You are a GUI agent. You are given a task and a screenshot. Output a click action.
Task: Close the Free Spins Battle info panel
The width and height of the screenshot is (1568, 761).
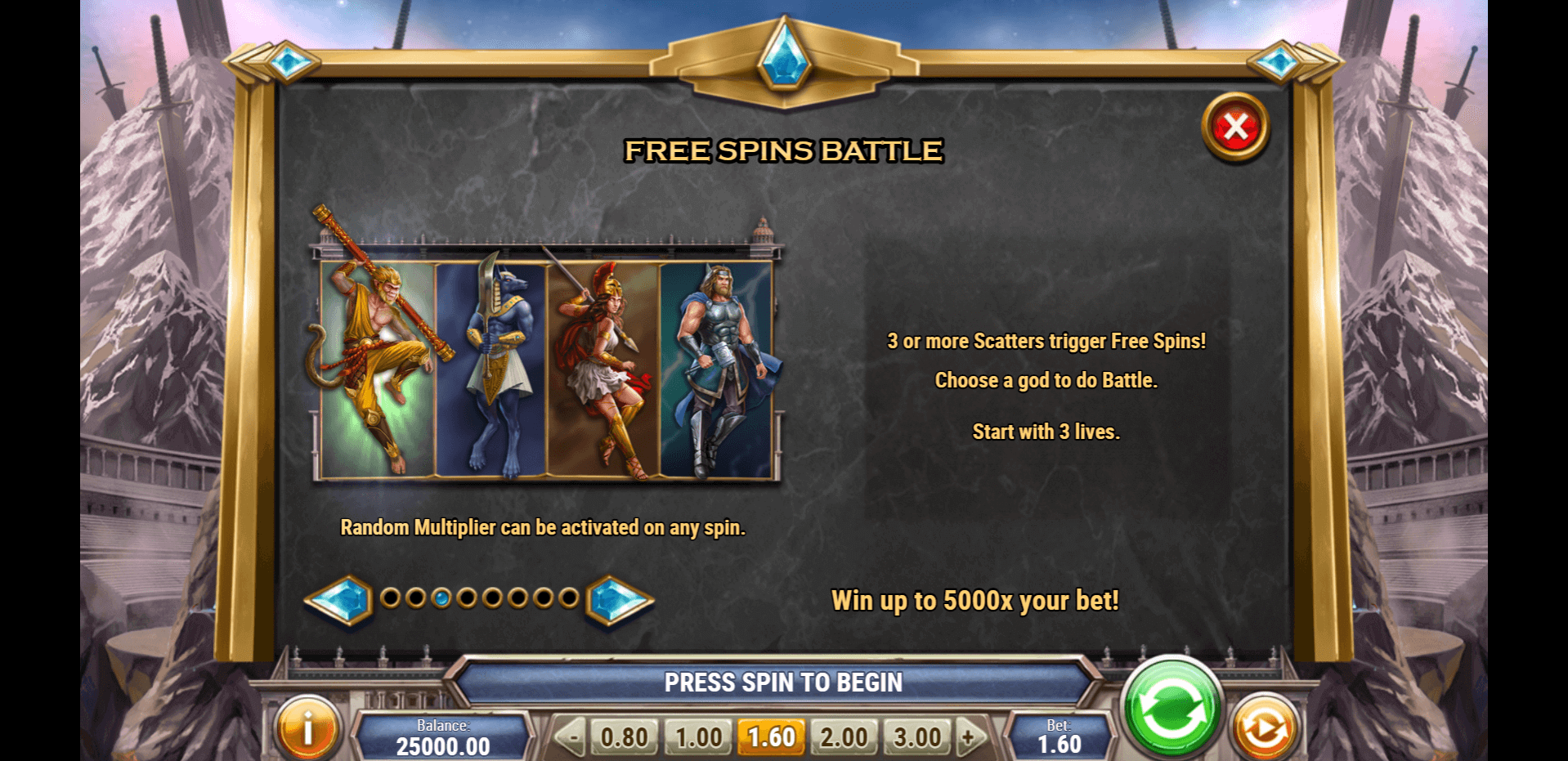tap(1235, 128)
